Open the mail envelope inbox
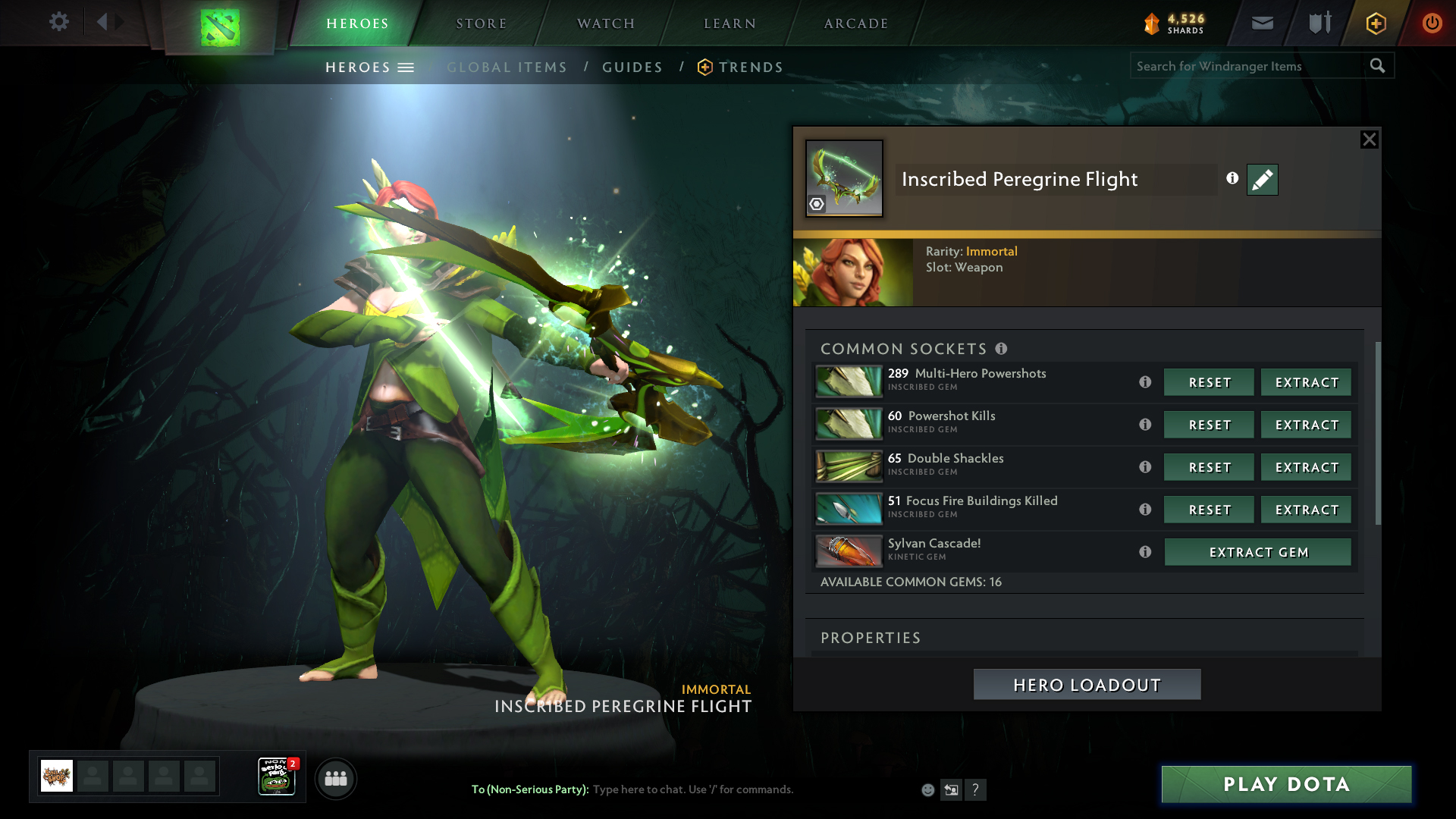Screen dimensions: 1456x819 click(1262, 24)
